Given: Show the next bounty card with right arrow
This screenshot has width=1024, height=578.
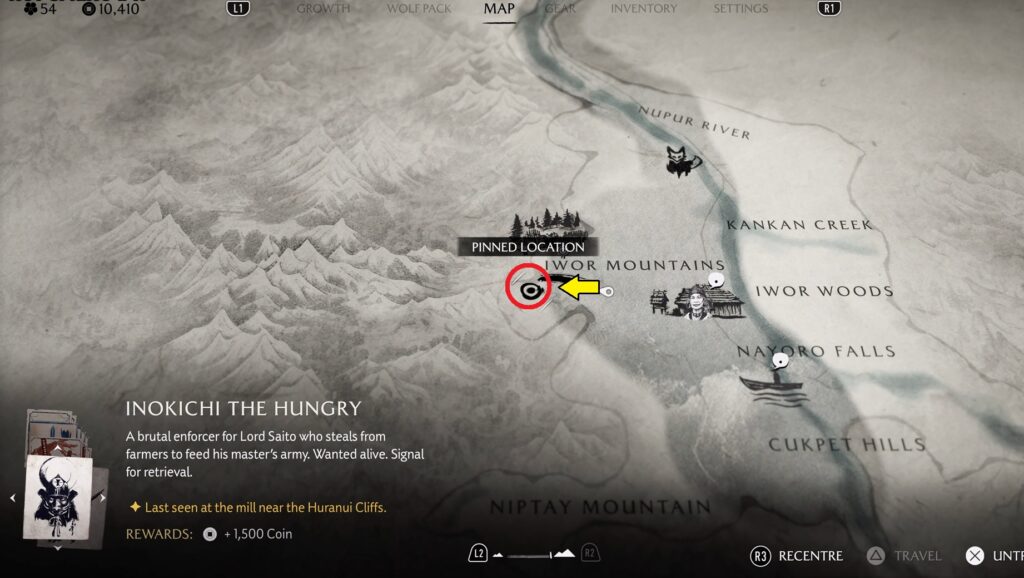Looking at the screenshot, I should click(x=103, y=496).
